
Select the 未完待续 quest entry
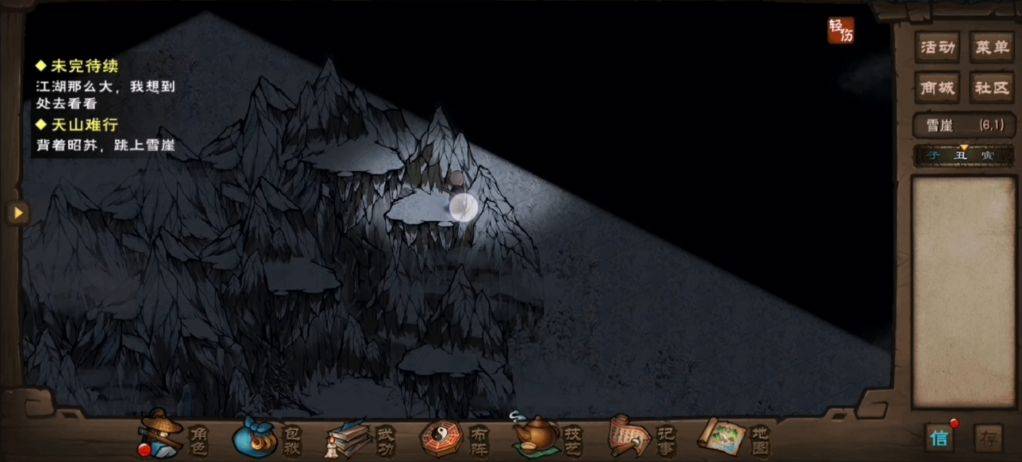85,66
